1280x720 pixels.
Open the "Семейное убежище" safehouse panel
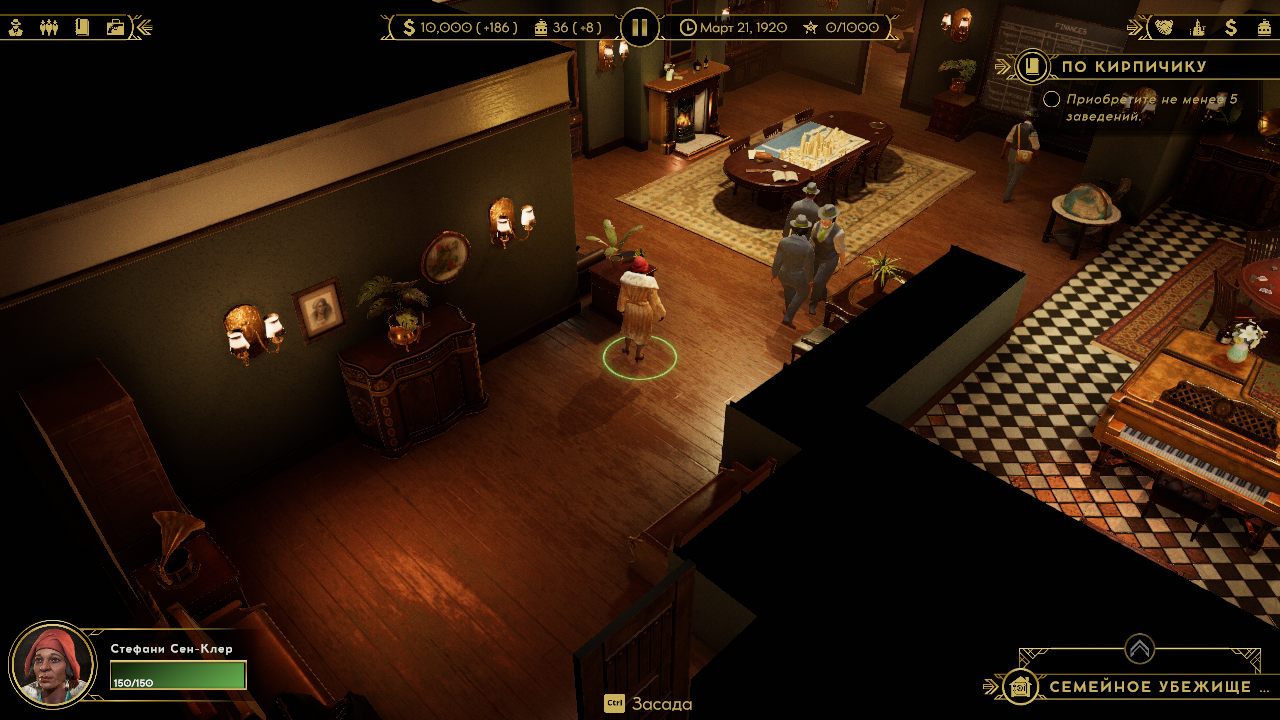[1150, 687]
